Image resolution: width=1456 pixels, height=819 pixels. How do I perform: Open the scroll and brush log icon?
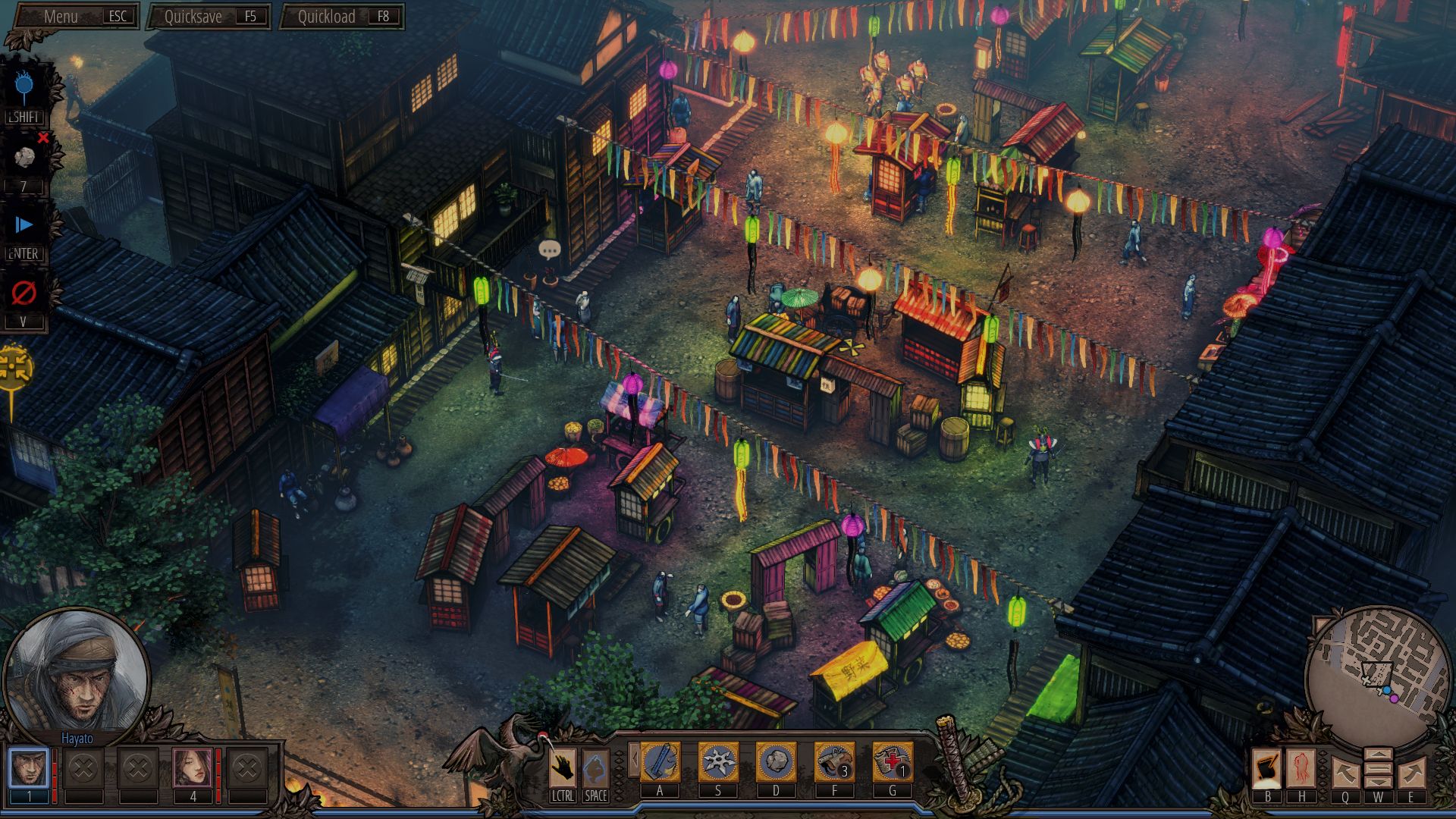1267,767
